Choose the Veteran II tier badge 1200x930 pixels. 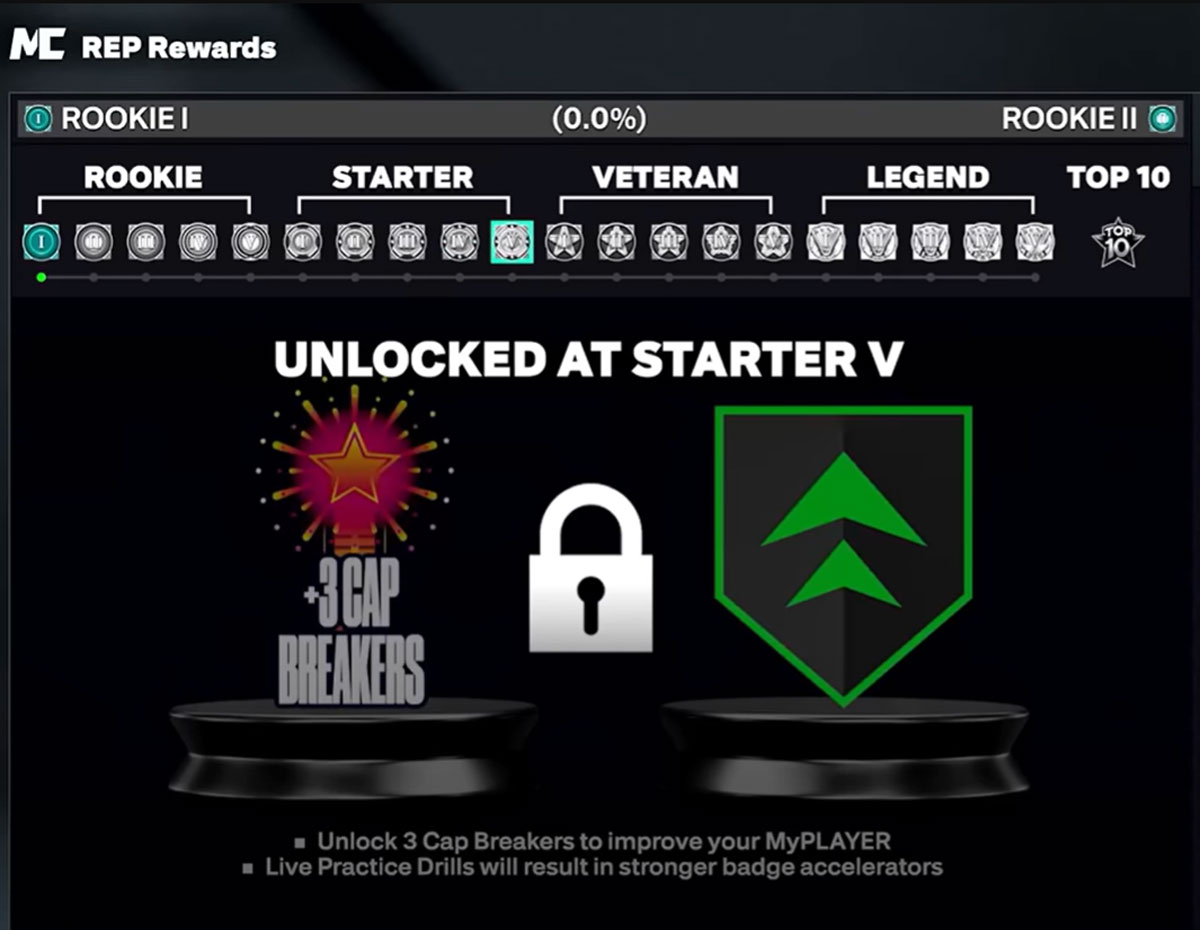[x=617, y=242]
